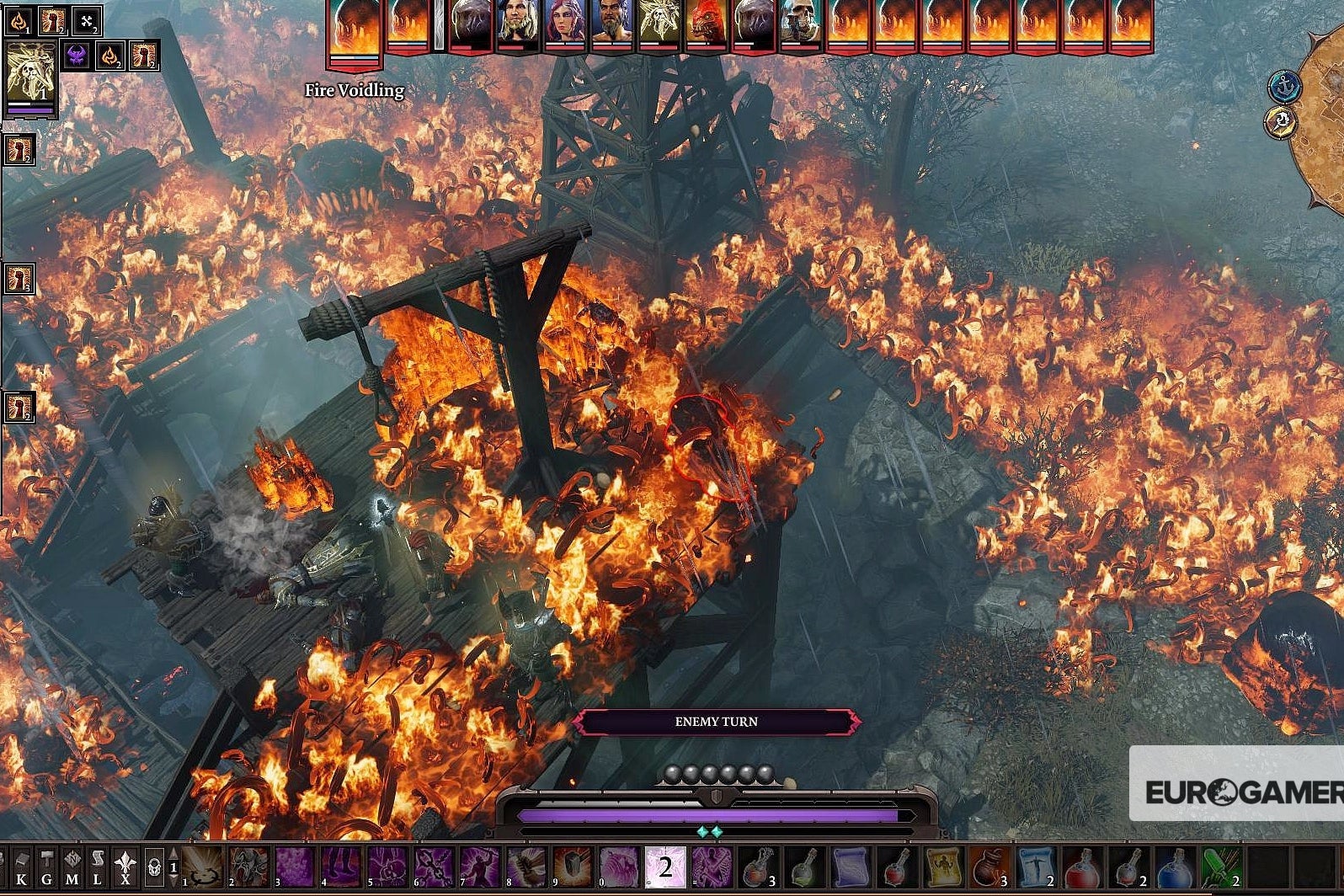
Task: Click the Burning status icon above the portrait
Action: pos(19,21)
